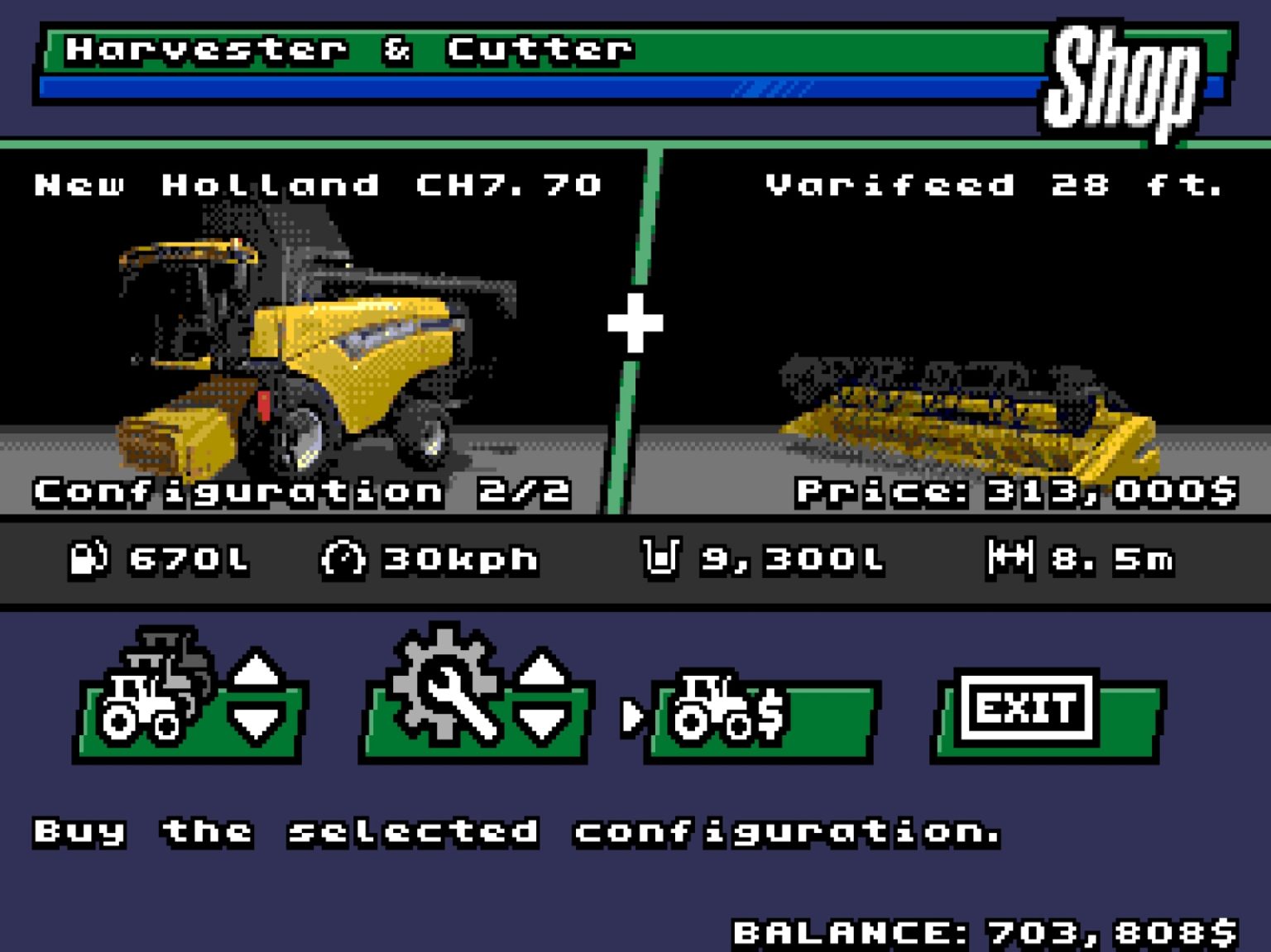Viewport: 1271px width, 952px height.
Task: Click the speedometer icon next to 30kph
Action: tap(342, 559)
